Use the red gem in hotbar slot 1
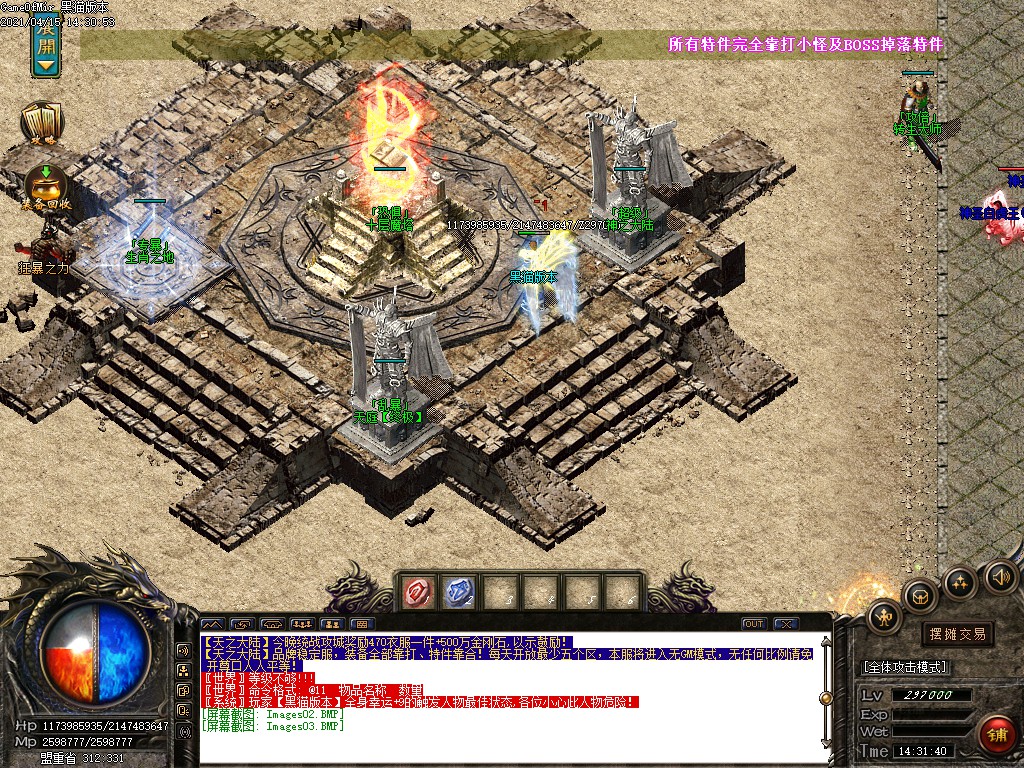 point(417,593)
